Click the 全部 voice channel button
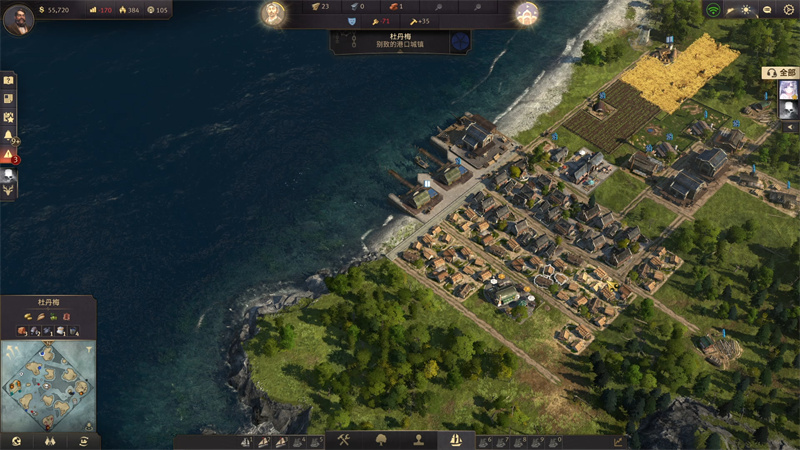This screenshot has height=450, width=800. (x=781, y=73)
